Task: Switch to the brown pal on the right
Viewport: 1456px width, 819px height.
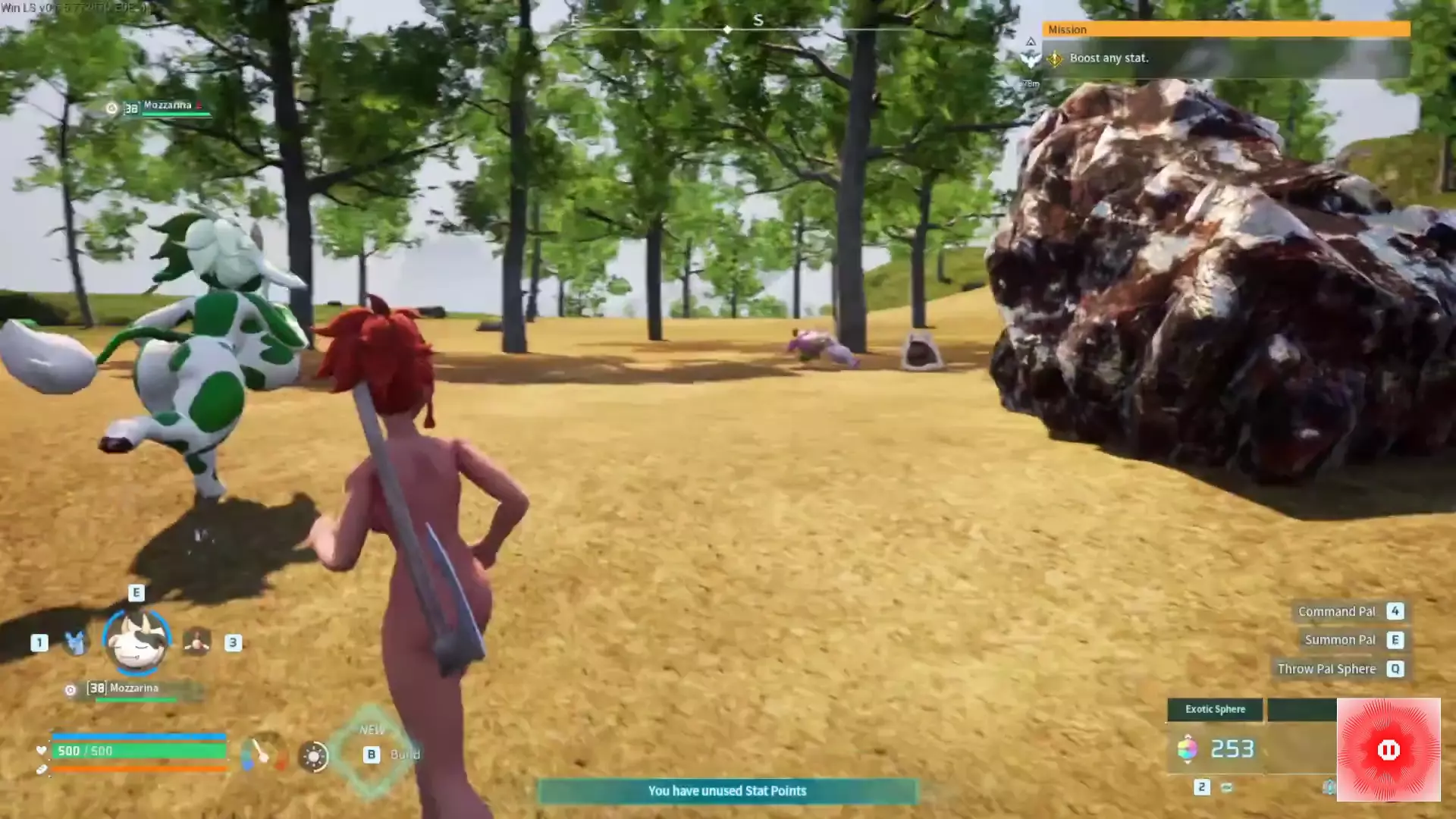Action: pos(197,643)
